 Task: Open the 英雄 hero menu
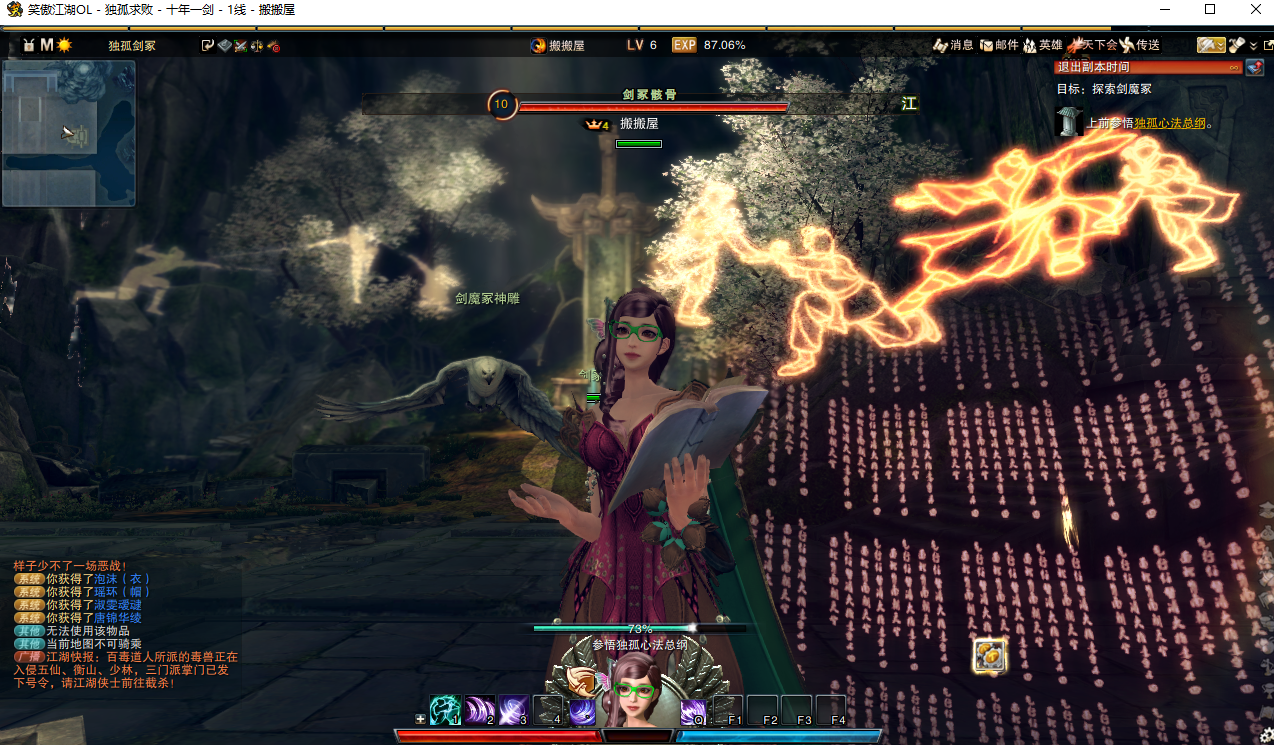[x=1042, y=45]
